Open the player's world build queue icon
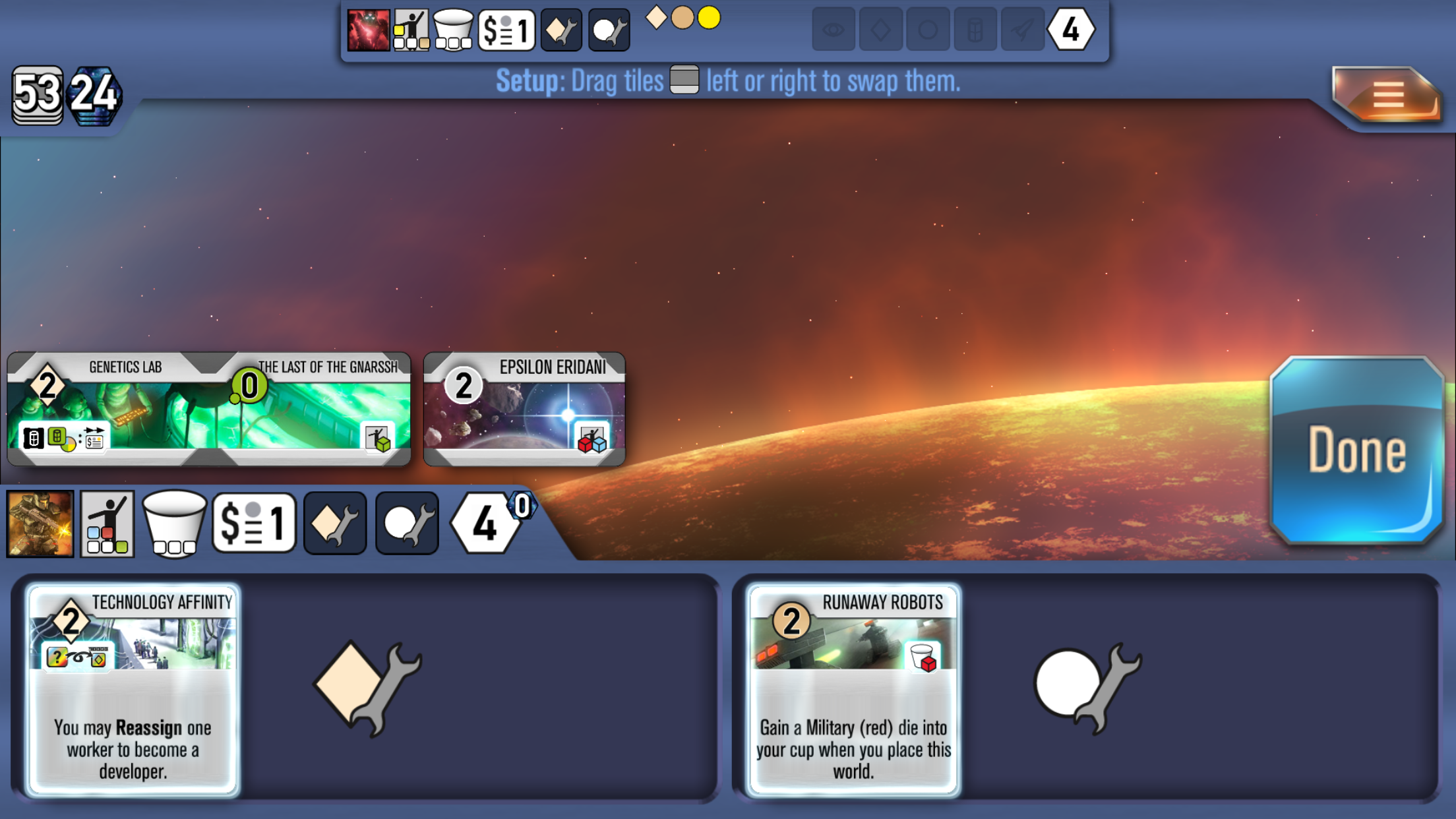 coord(407,524)
